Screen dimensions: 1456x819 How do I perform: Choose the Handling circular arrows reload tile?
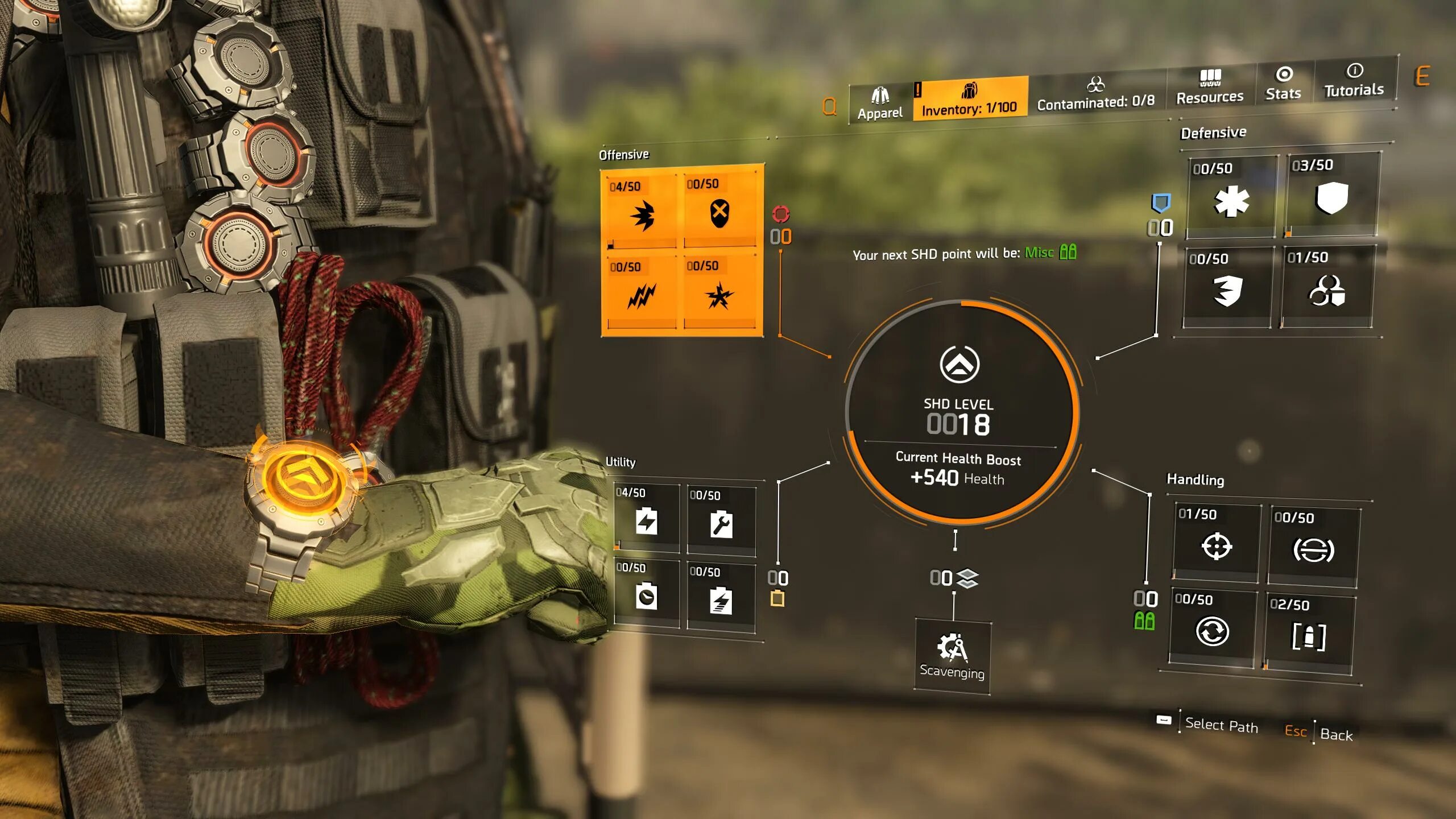pyautogui.click(x=1212, y=629)
